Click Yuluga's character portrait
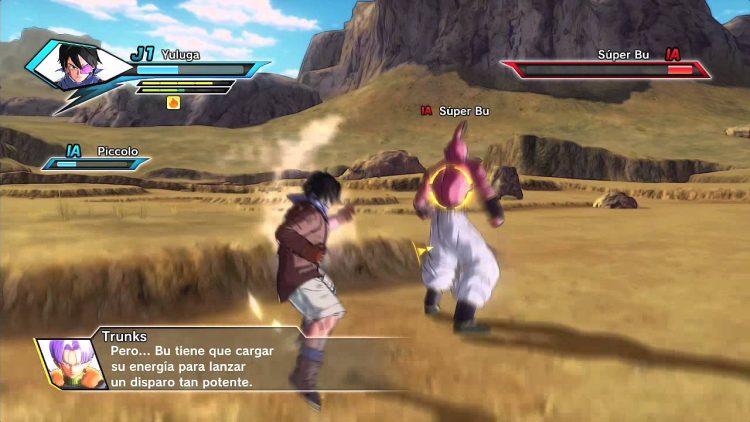Viewport: 750px width, 422px height. click(77, 65)
